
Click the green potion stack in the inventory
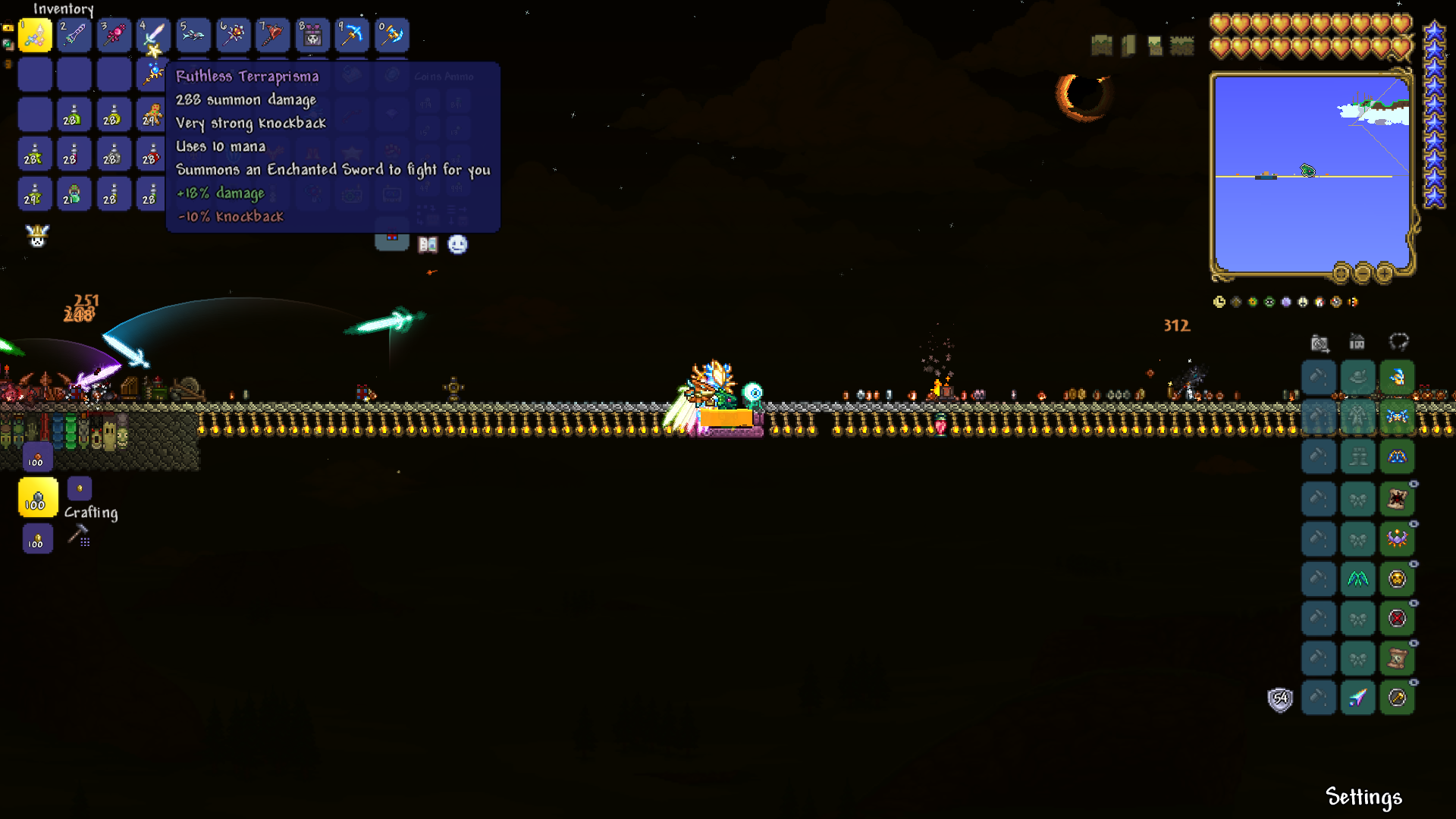[x=74, y=115]
